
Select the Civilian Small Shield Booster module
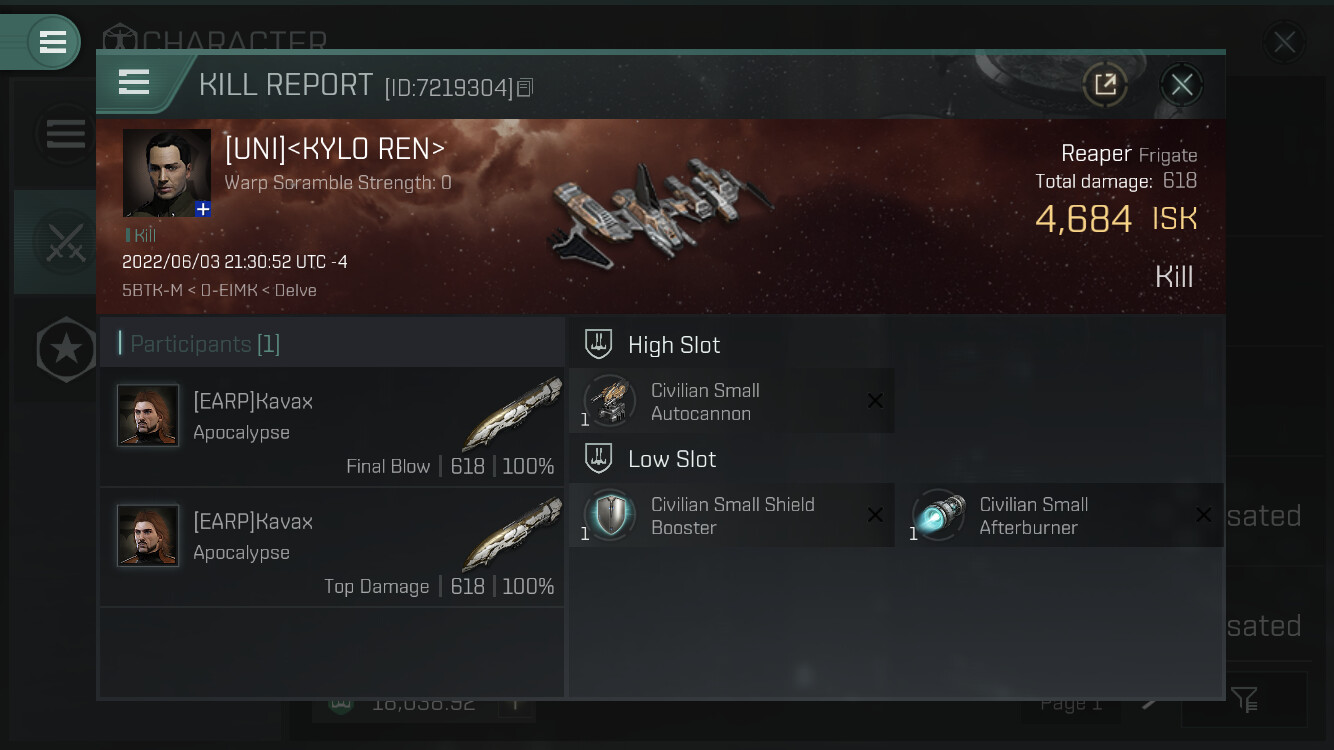click(x=731, y=515)
